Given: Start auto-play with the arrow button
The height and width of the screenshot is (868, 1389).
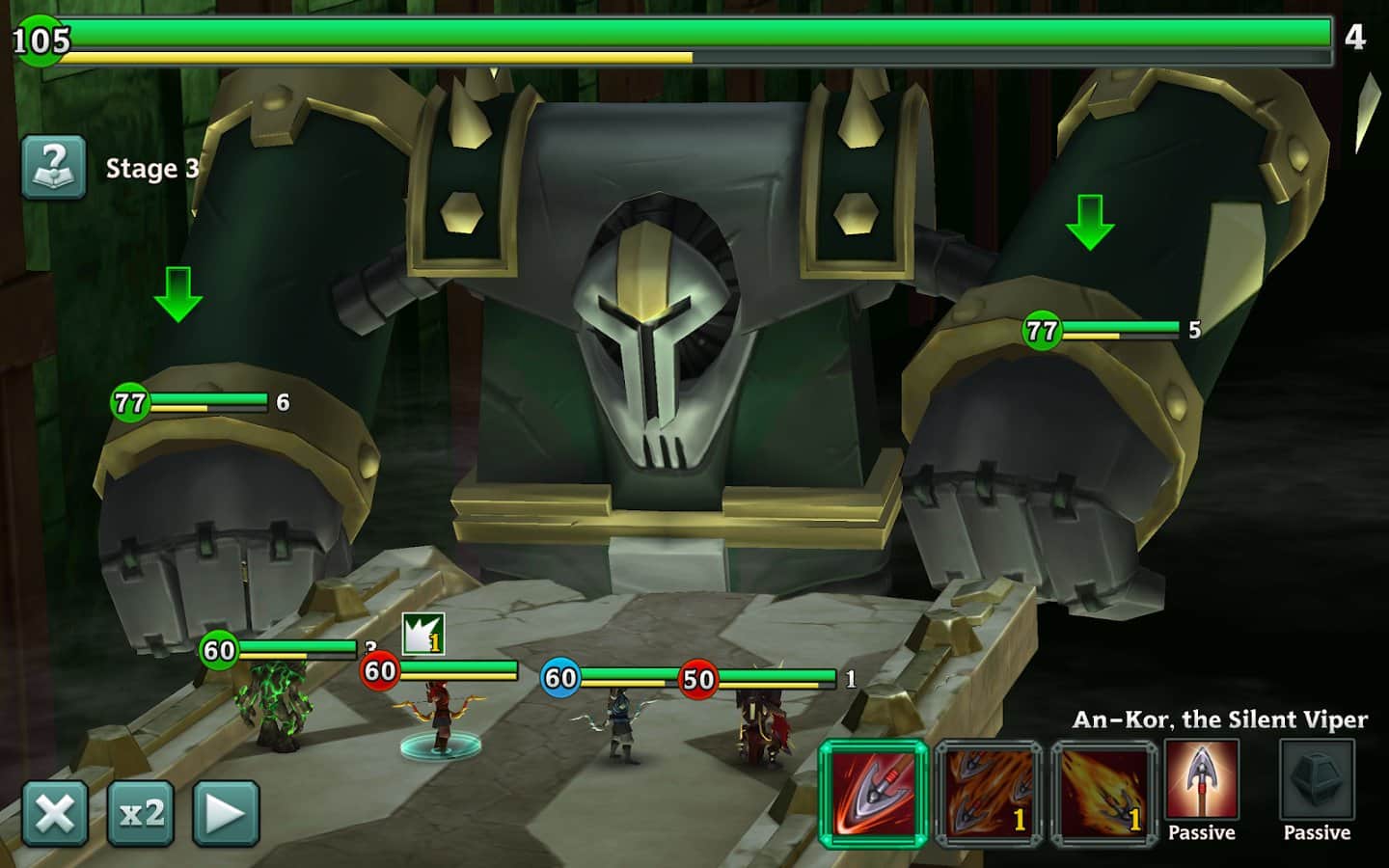Looking at the screenshot, I should tap(226, 813).
